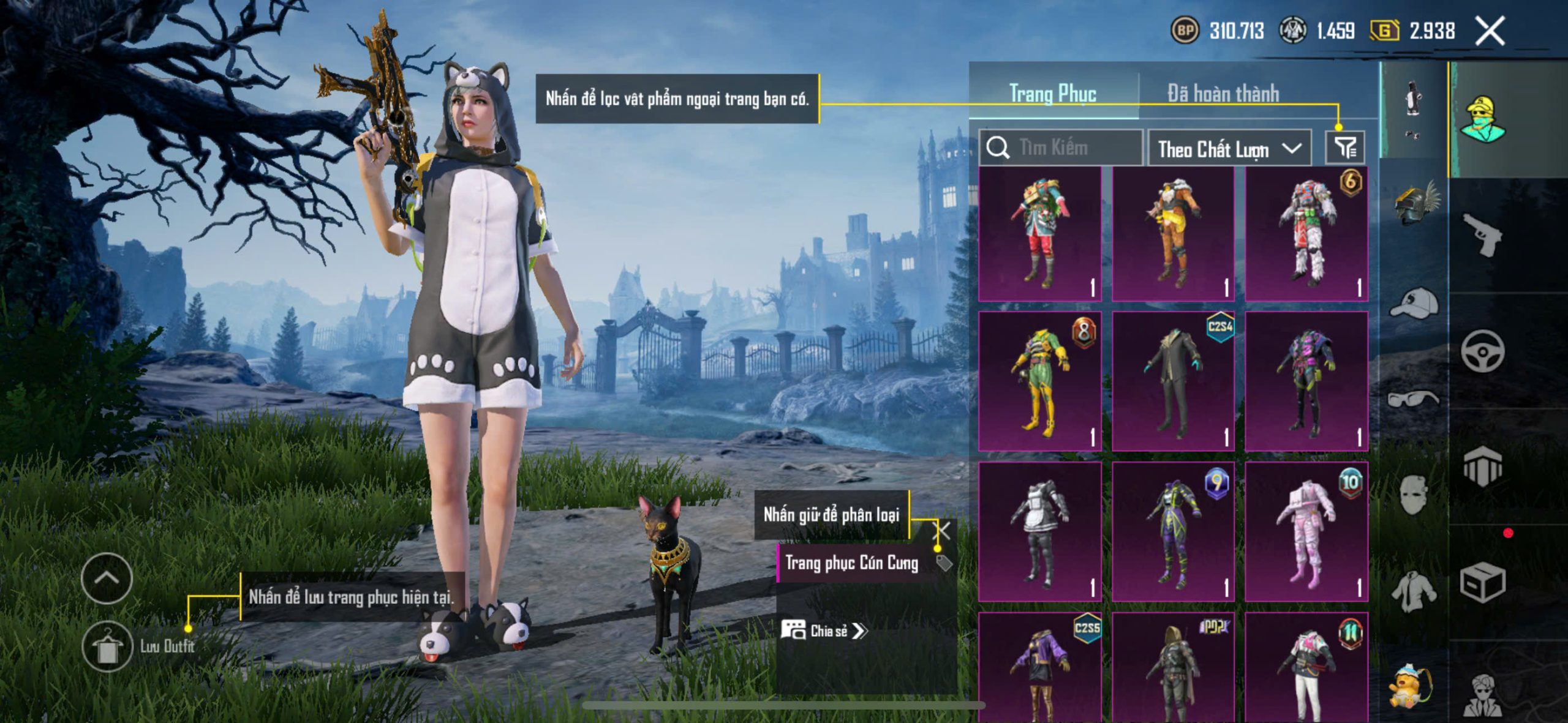Open the helmet category

click(x=1414, y=203)
